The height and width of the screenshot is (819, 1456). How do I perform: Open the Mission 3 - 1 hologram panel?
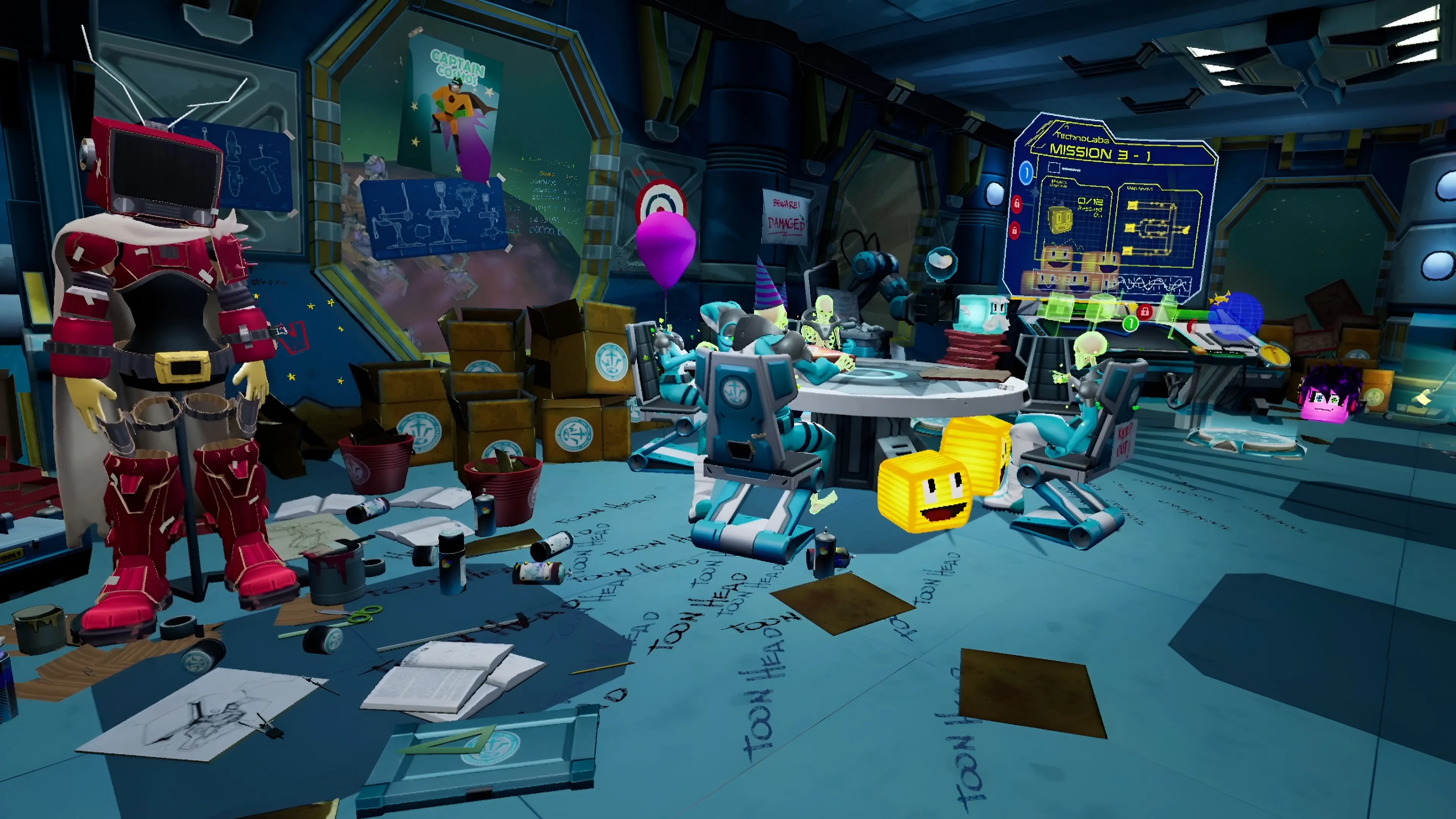click(x=1100, y=152)
